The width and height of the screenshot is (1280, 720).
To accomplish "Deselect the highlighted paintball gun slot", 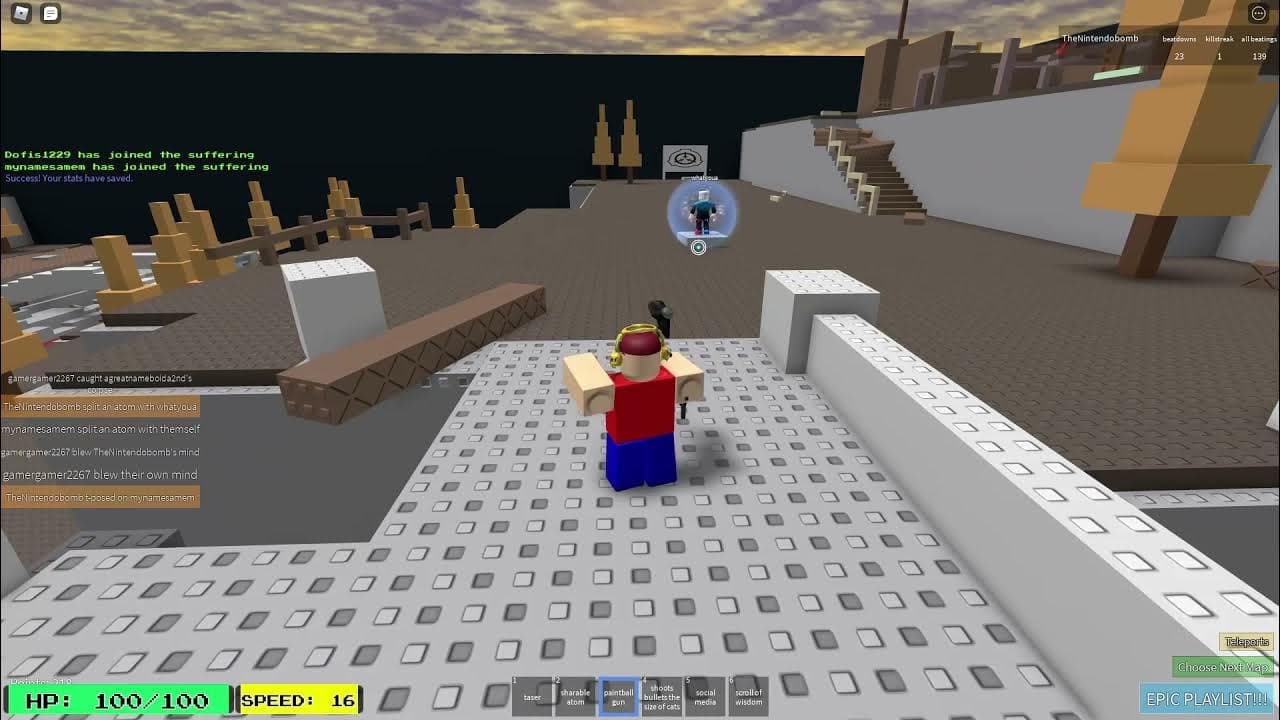I will 618,697.
